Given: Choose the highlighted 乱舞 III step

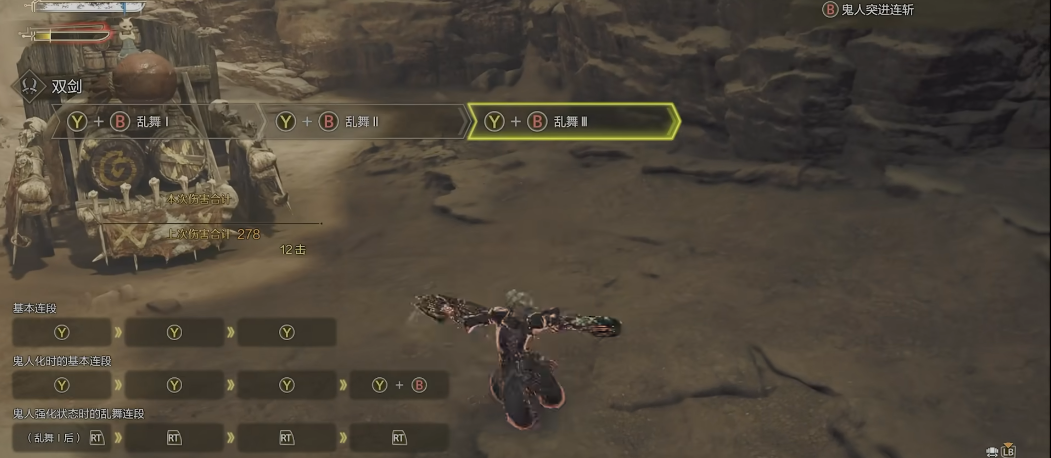Looking at the screenshot, I should (574, 122).
